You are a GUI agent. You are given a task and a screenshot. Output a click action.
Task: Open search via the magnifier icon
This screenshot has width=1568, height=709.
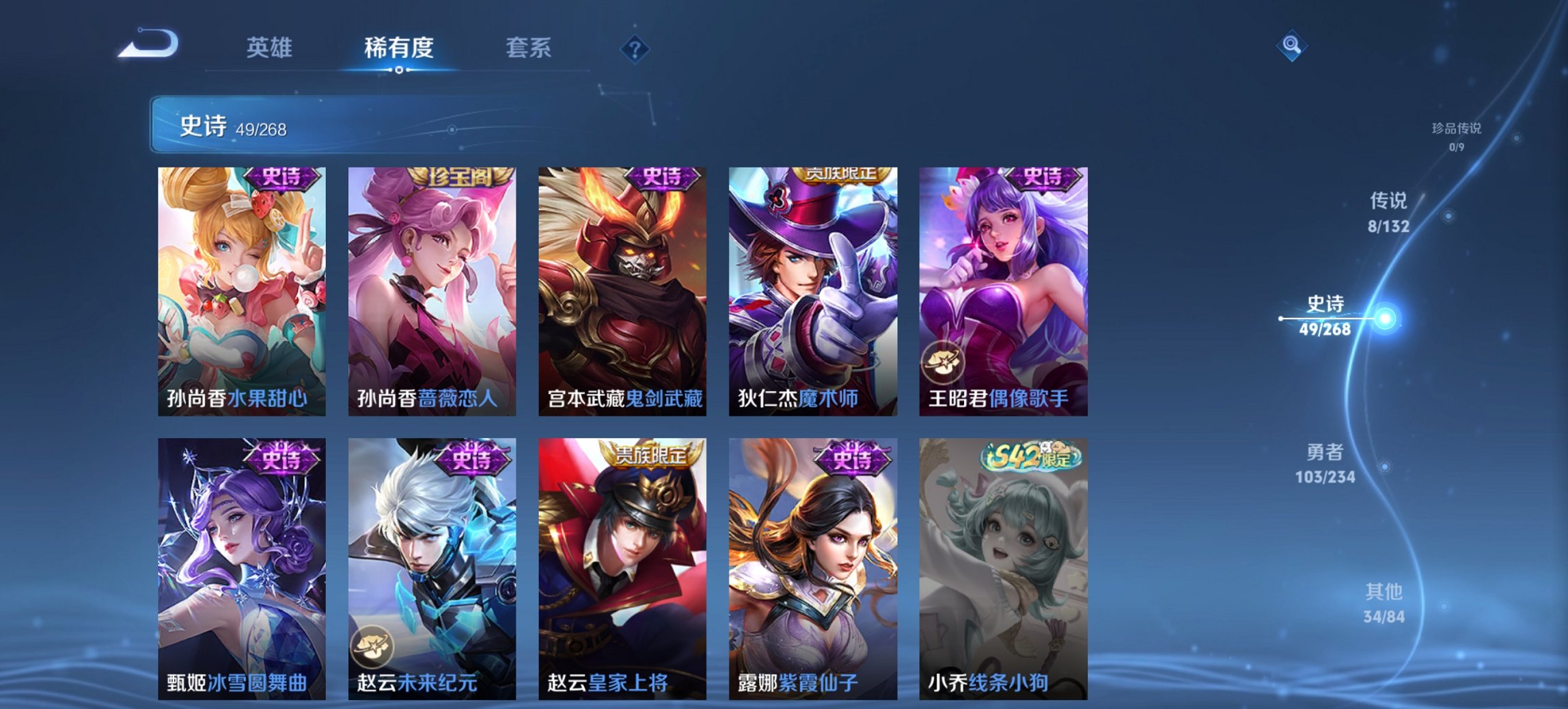[x=1291, y=46]
